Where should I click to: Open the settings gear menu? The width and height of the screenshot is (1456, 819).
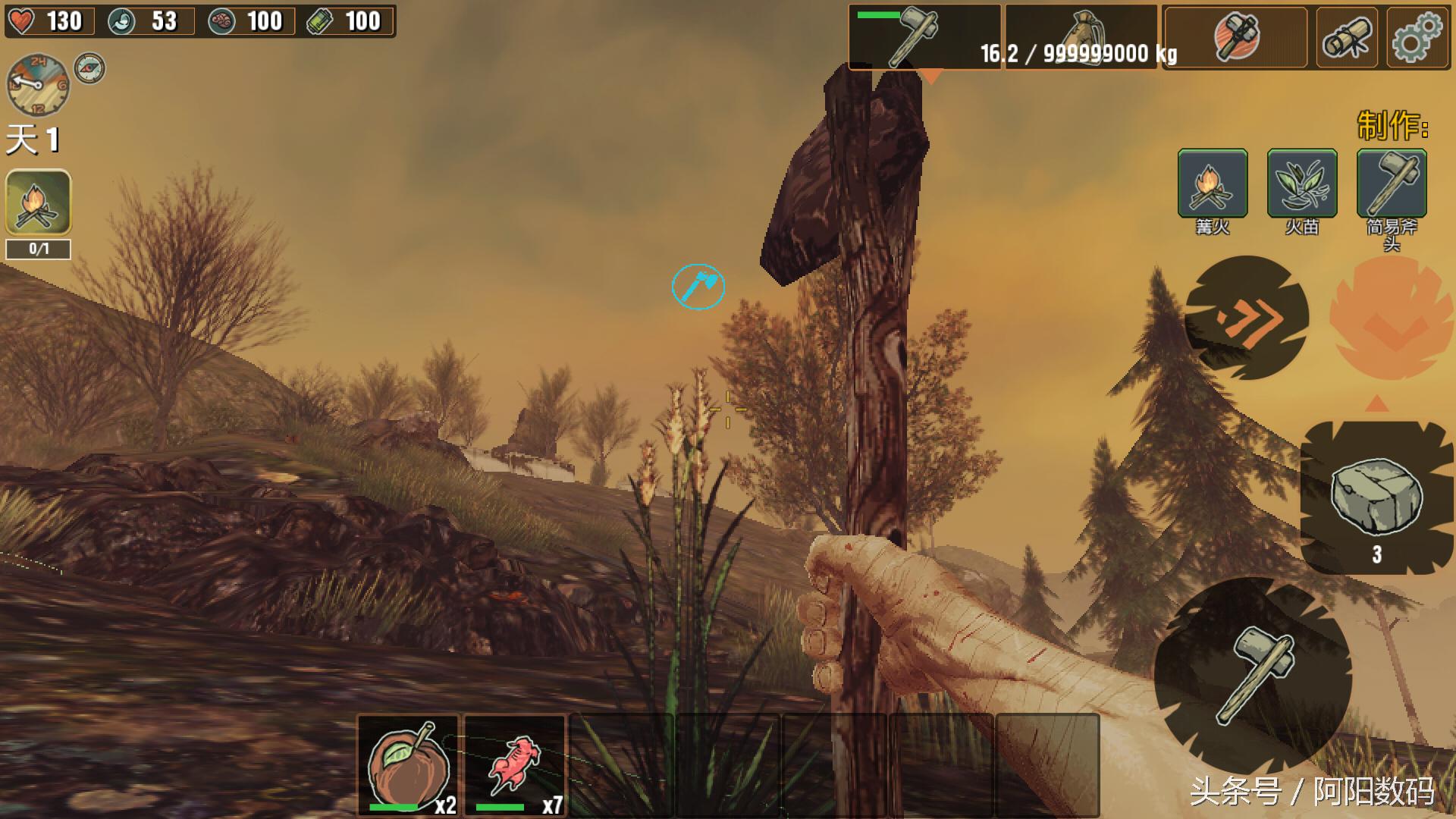pos(1417,37)
